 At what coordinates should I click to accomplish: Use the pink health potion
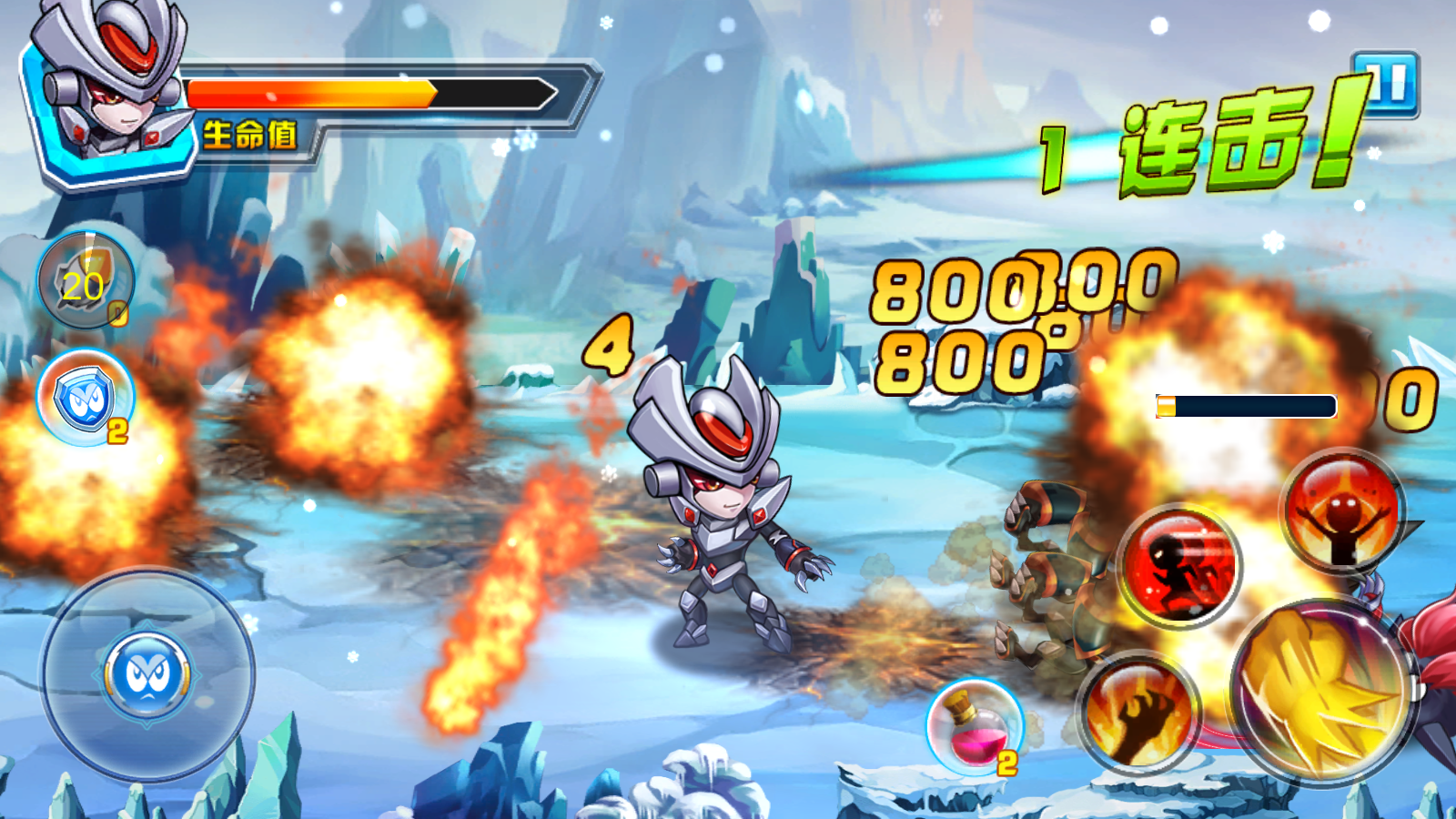(975, 727)
